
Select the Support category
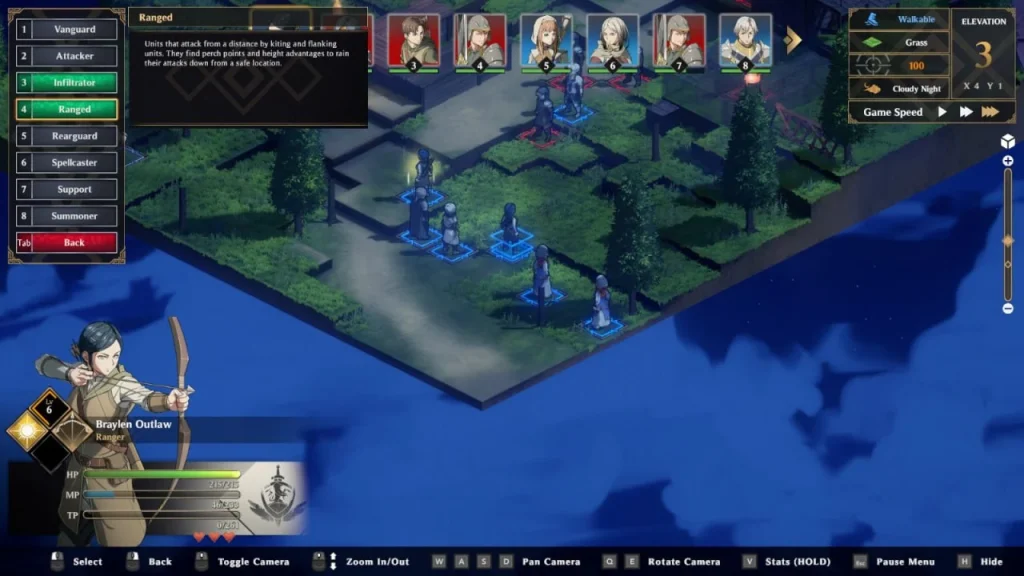click(74, 189)
